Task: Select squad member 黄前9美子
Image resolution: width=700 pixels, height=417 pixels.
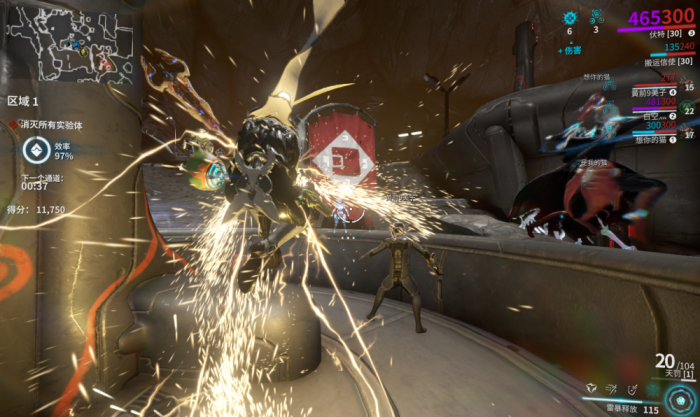Action: pyautogui.click(x=653, y=92)
